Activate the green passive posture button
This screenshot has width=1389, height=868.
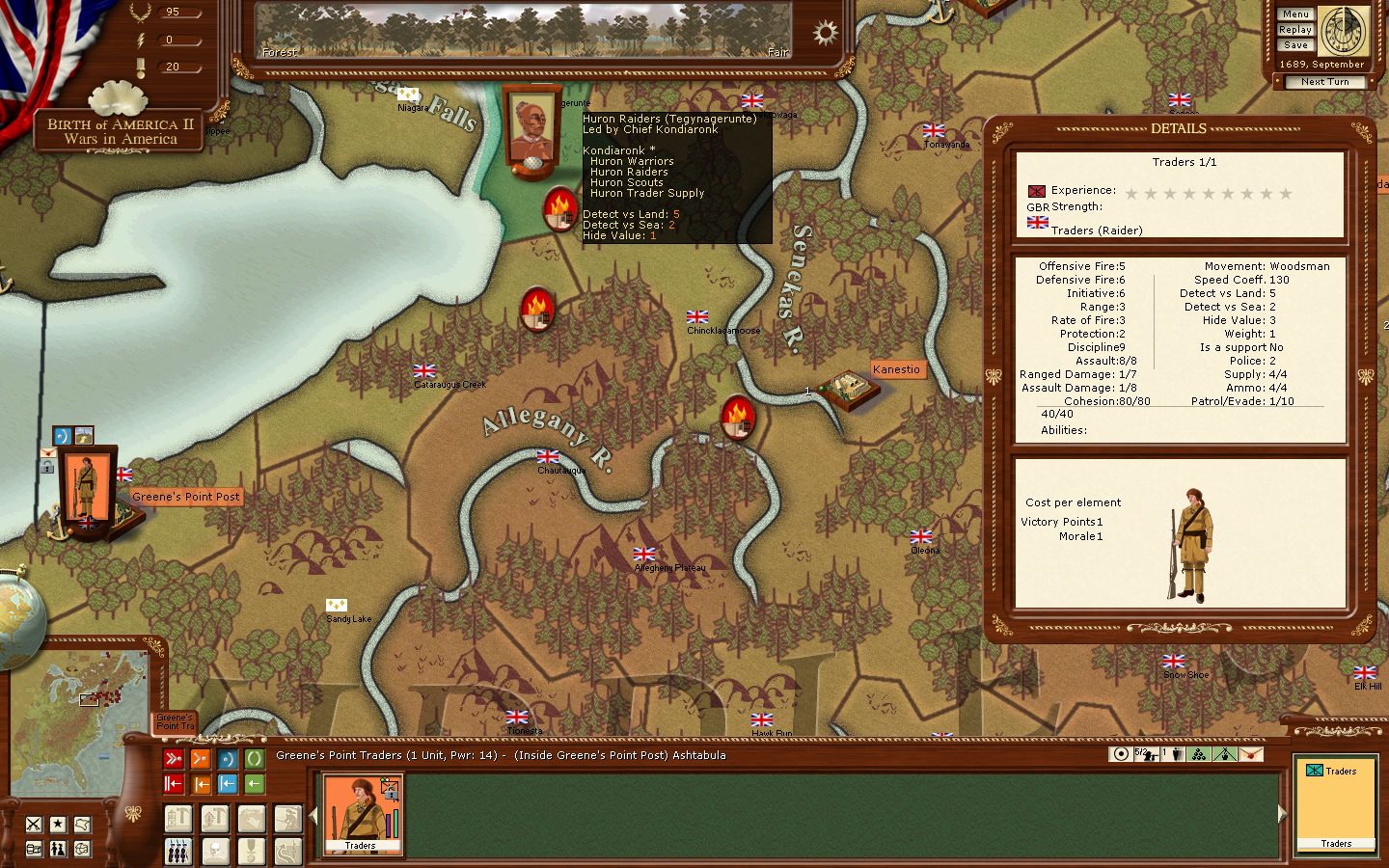(x=254, y=759)
